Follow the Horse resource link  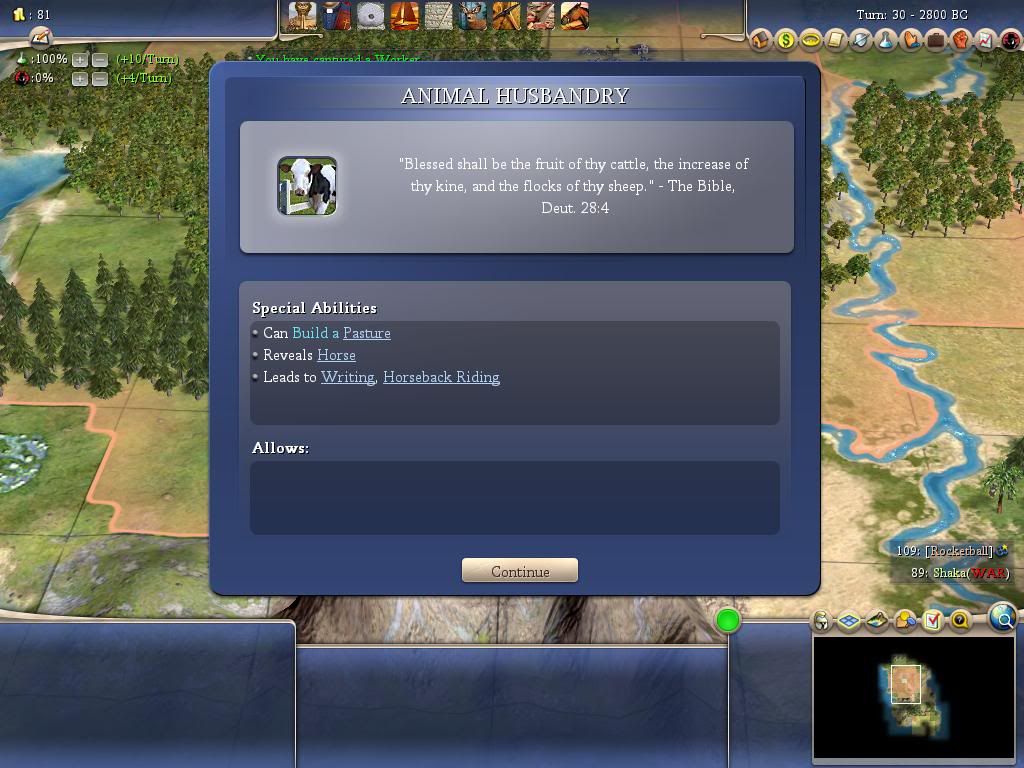[x=336, y=355]
